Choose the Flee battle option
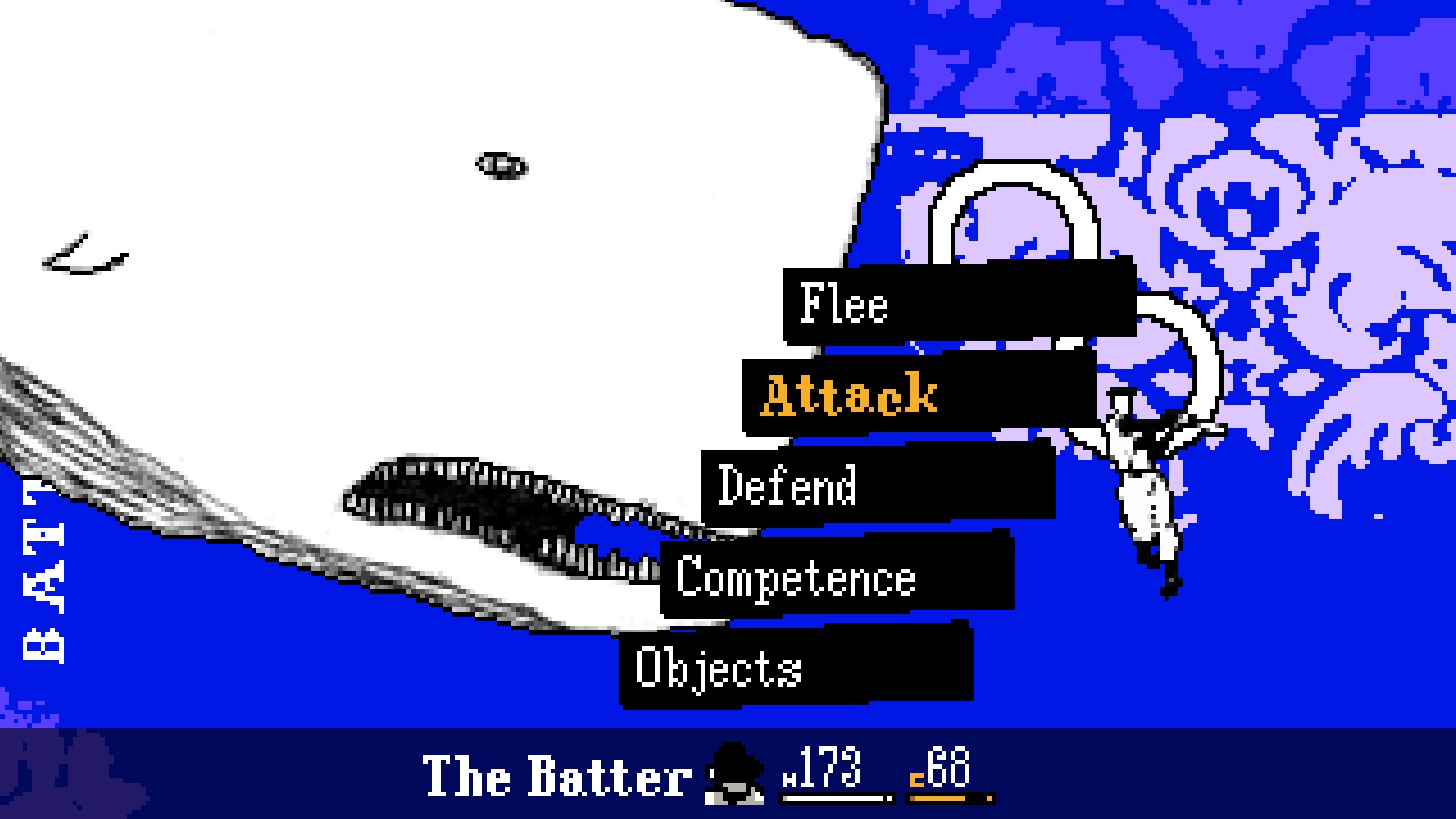 (x=844, y=306)
